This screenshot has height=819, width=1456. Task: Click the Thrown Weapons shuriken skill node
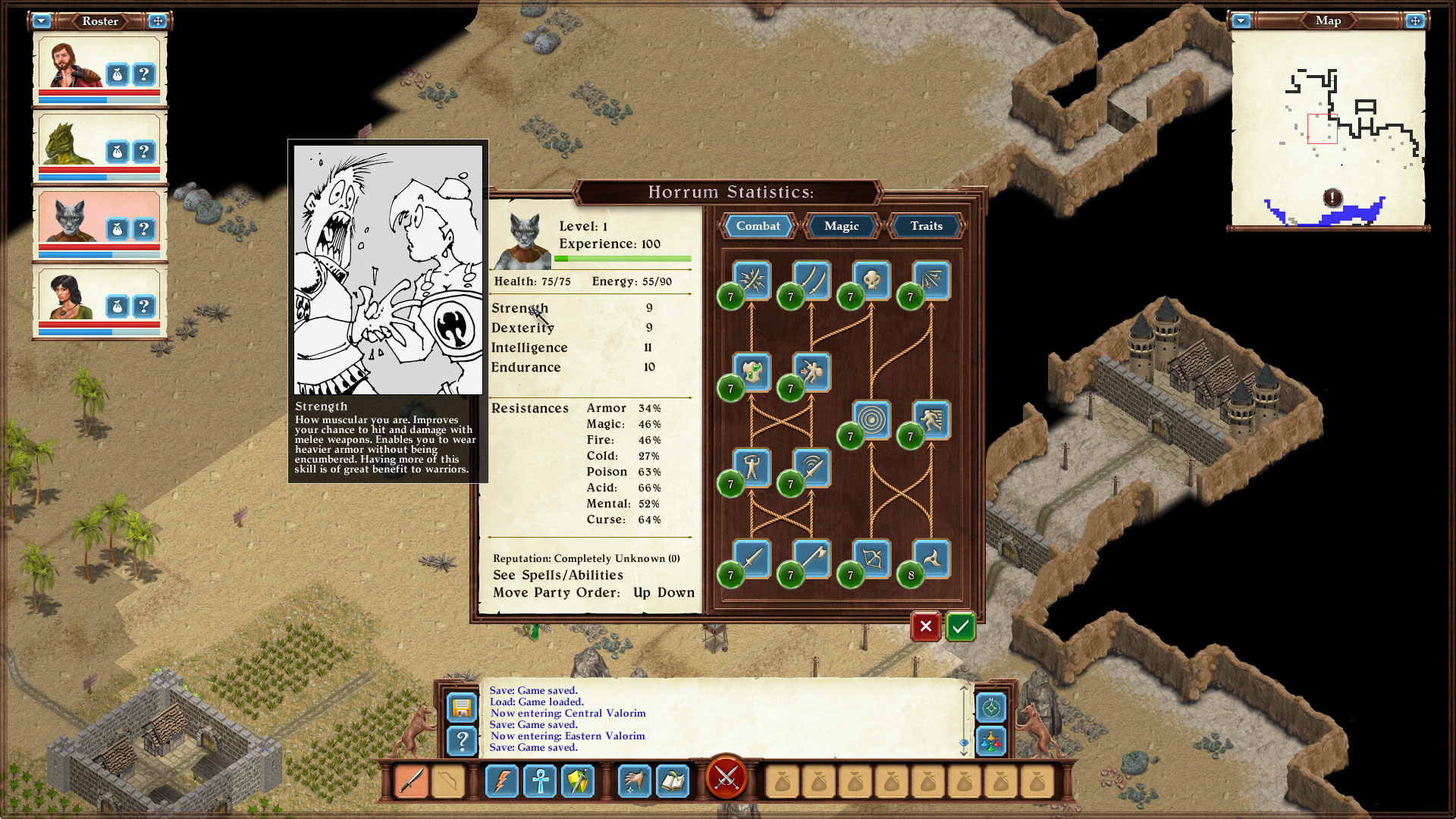click(x=929, y=560)
